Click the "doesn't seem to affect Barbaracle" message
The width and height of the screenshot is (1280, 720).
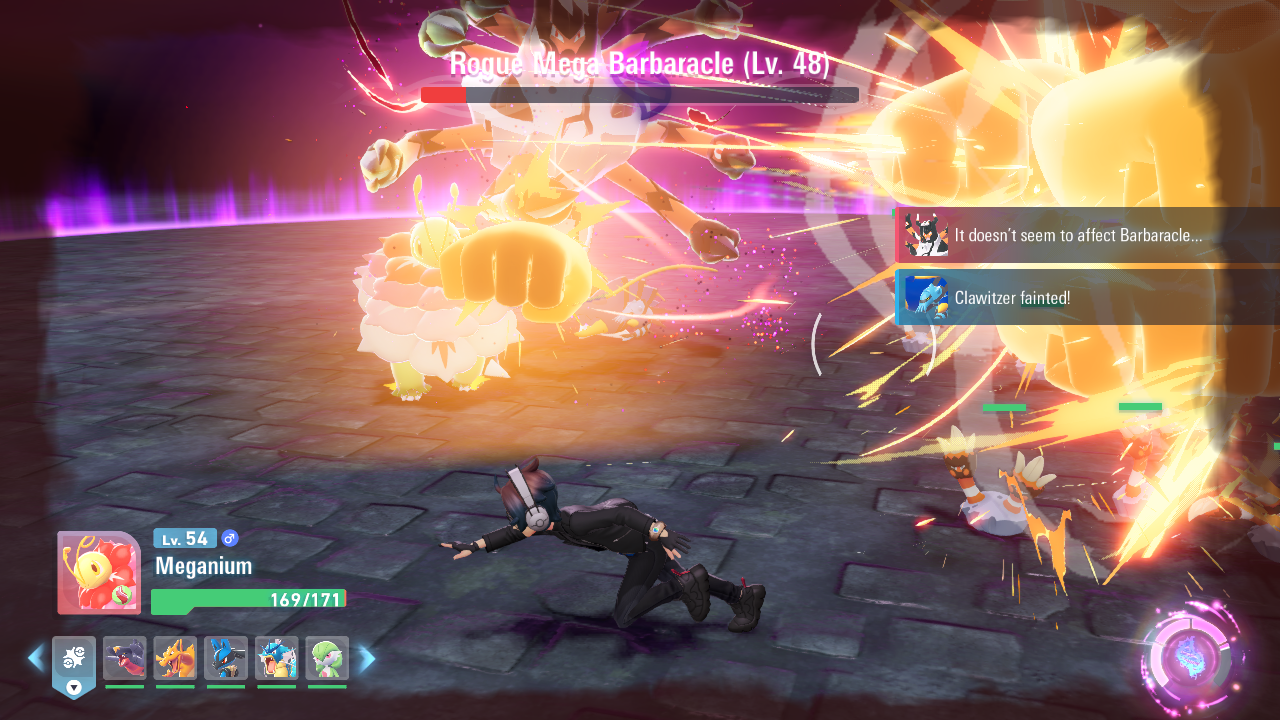[x=1087, y=235]
